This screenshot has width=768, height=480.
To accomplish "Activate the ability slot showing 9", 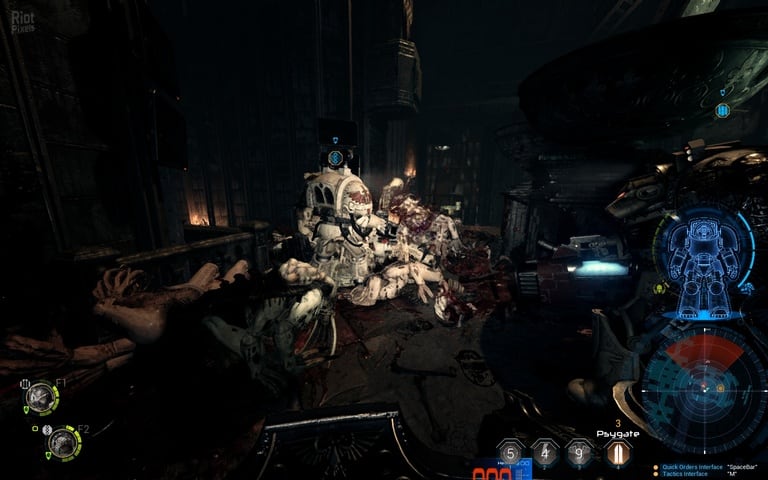I will pyautogui.click(x=580, y=453).
